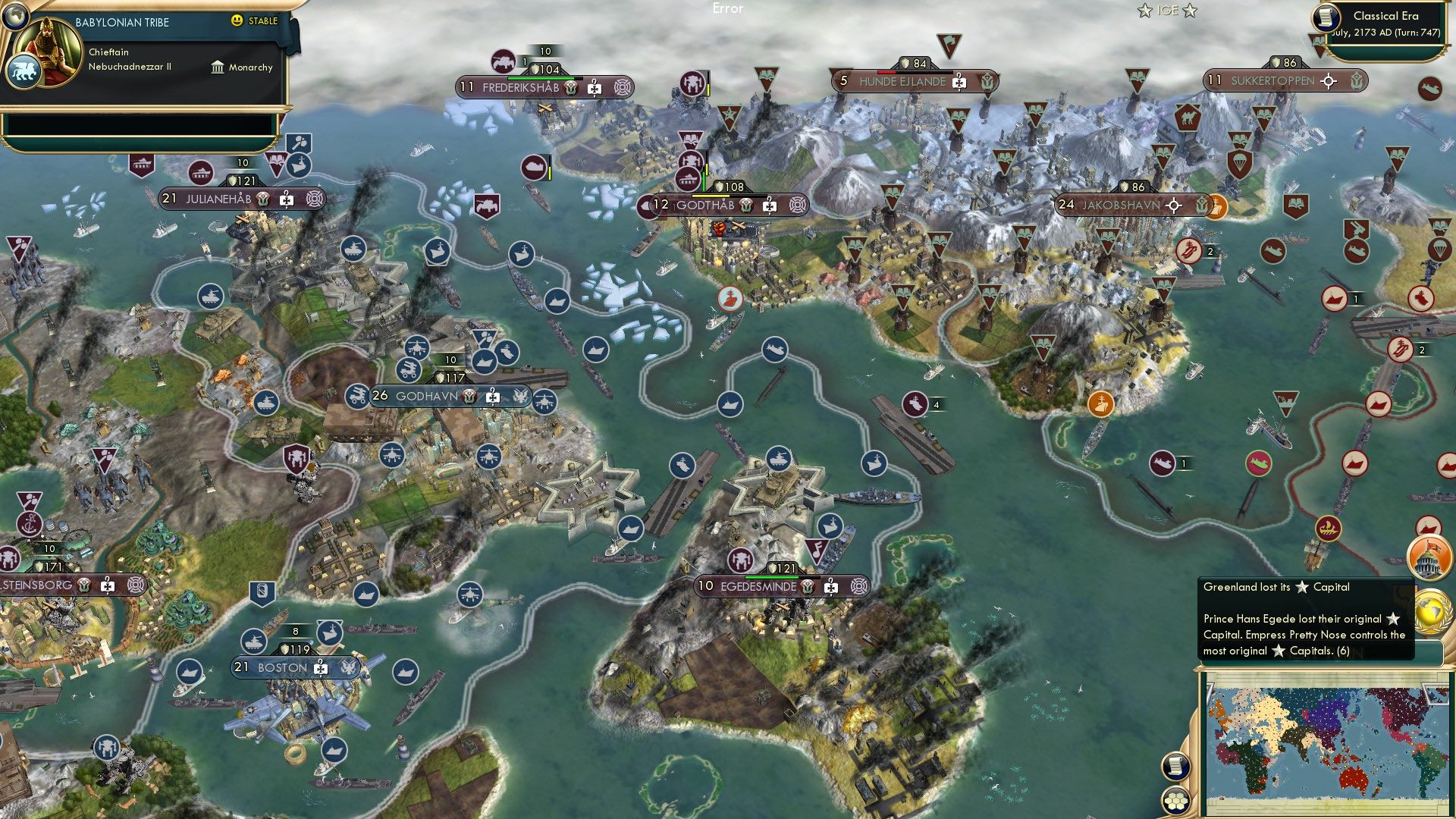Click the religion icon on Godthåb's city banner
Screen dimensions: 1456x819
(747, 205)
